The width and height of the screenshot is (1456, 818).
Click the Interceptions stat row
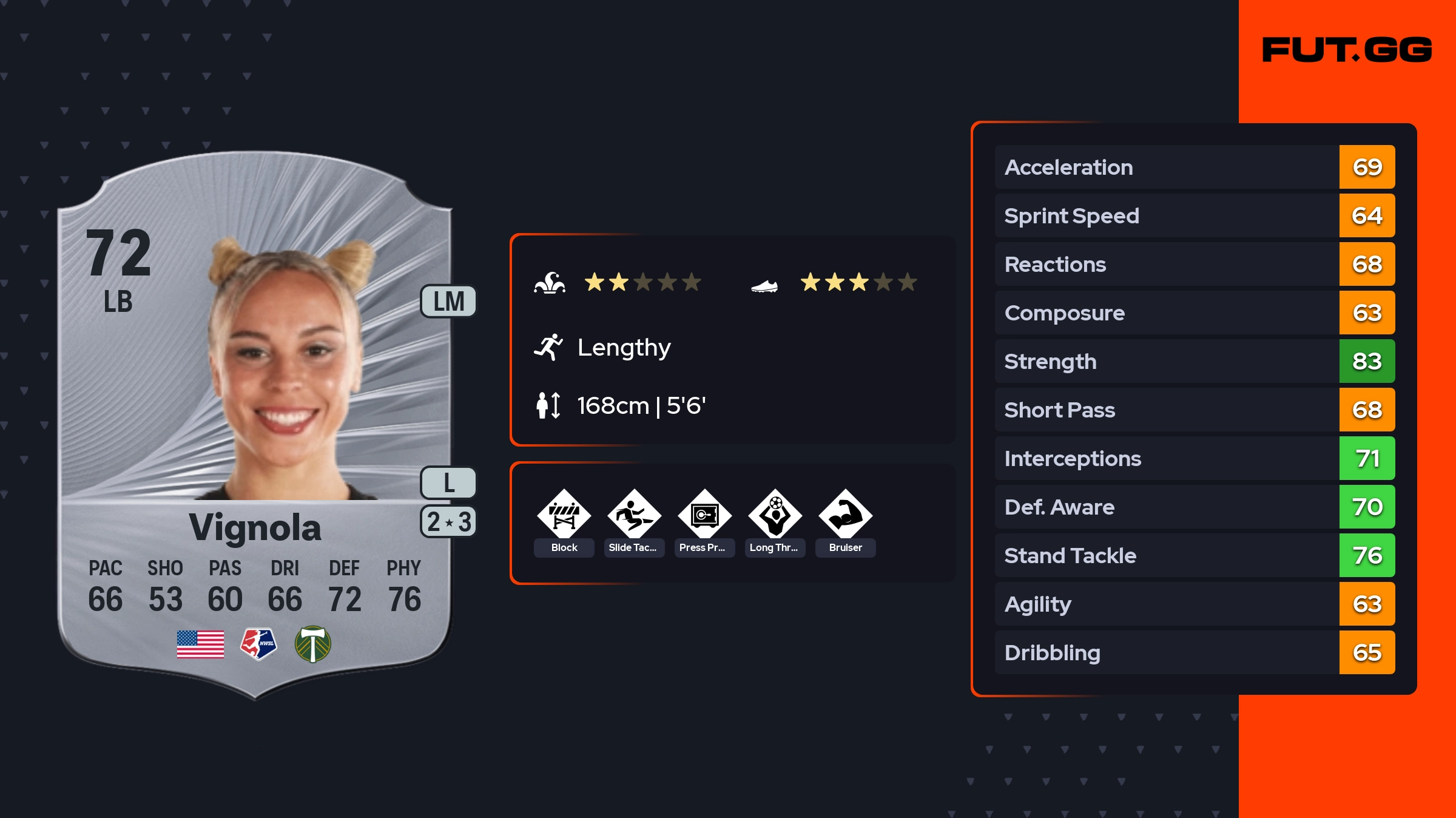click(x=1194, y=458)
